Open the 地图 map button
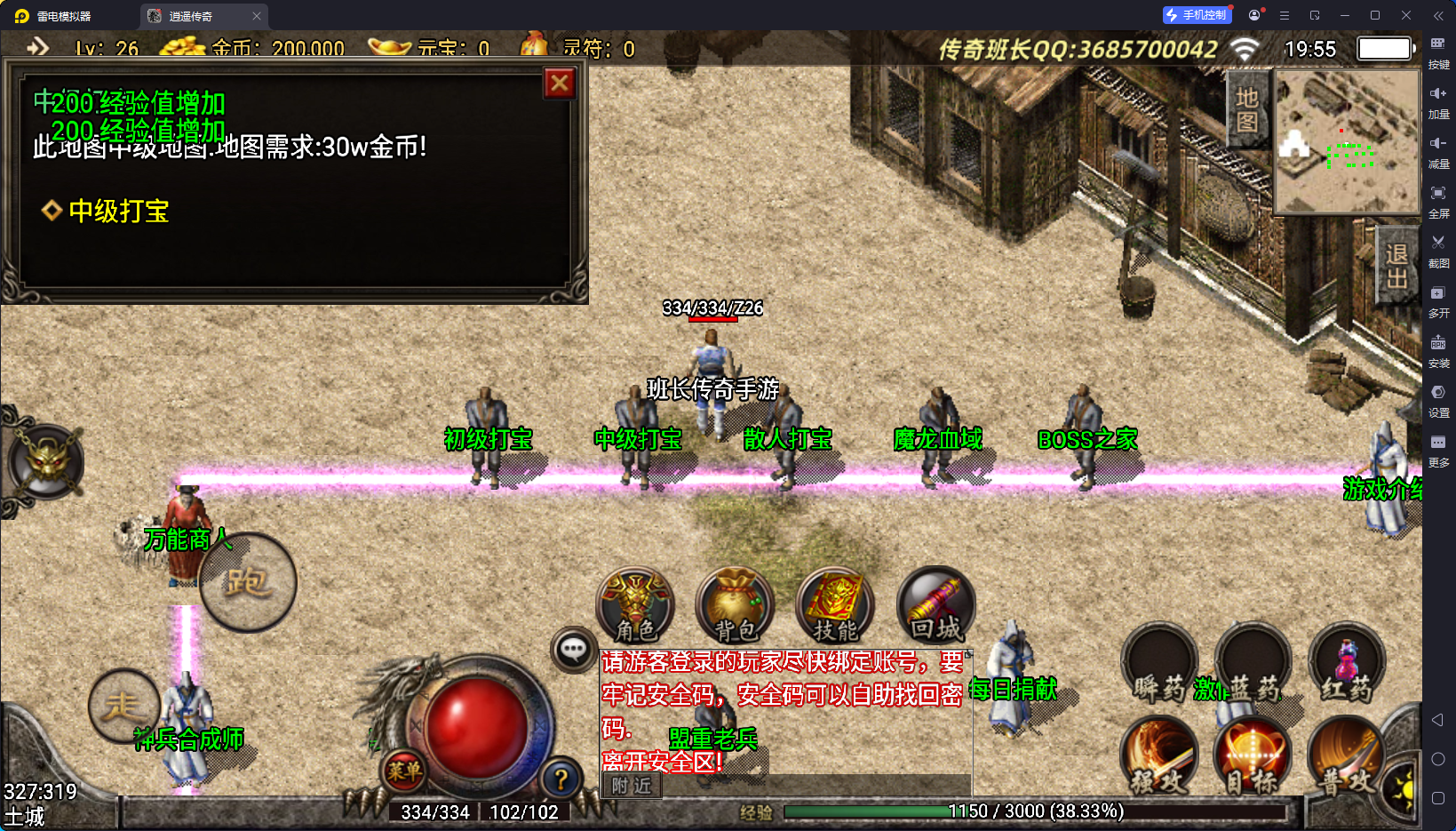 (x=1246, y=109)
